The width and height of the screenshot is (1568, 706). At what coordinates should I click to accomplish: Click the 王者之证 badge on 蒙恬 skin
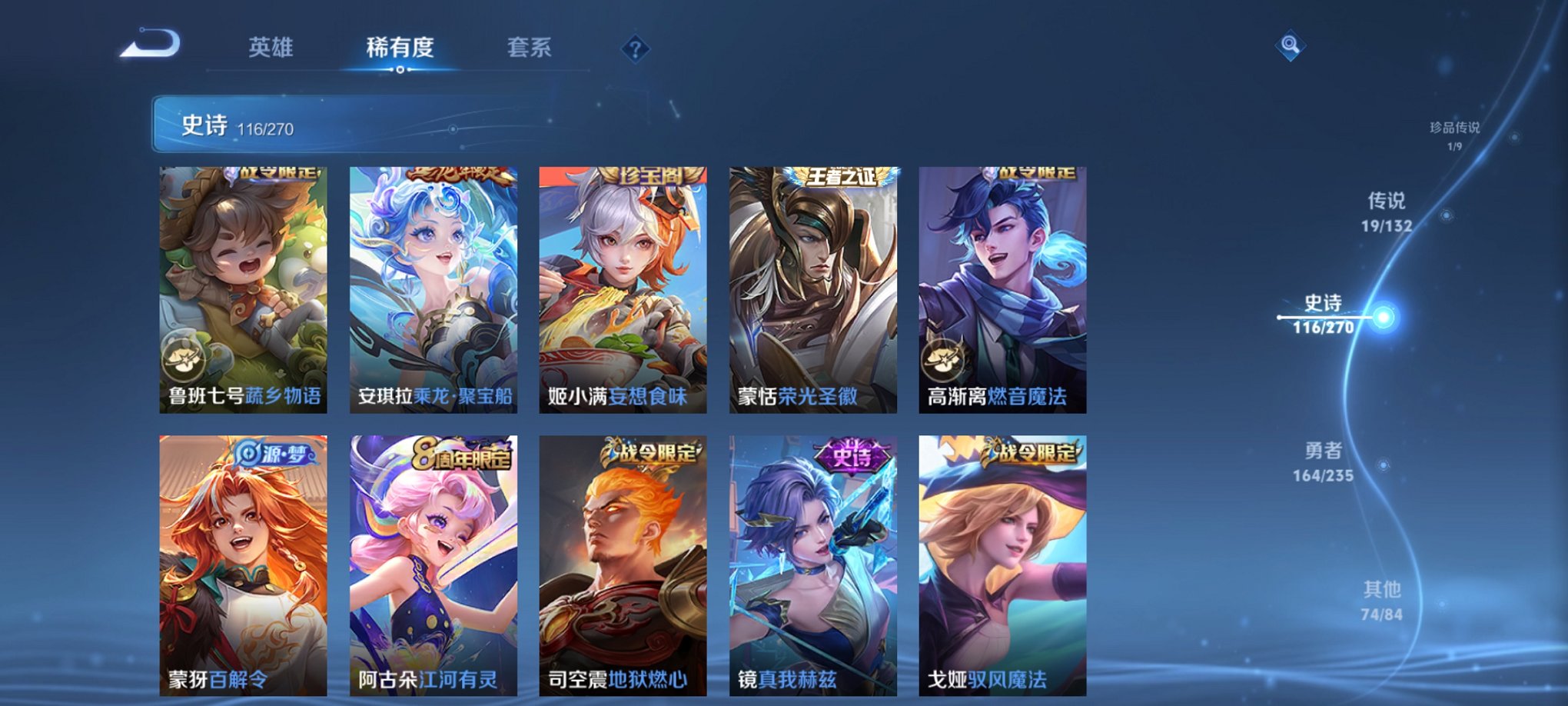[x=842, y=174]
